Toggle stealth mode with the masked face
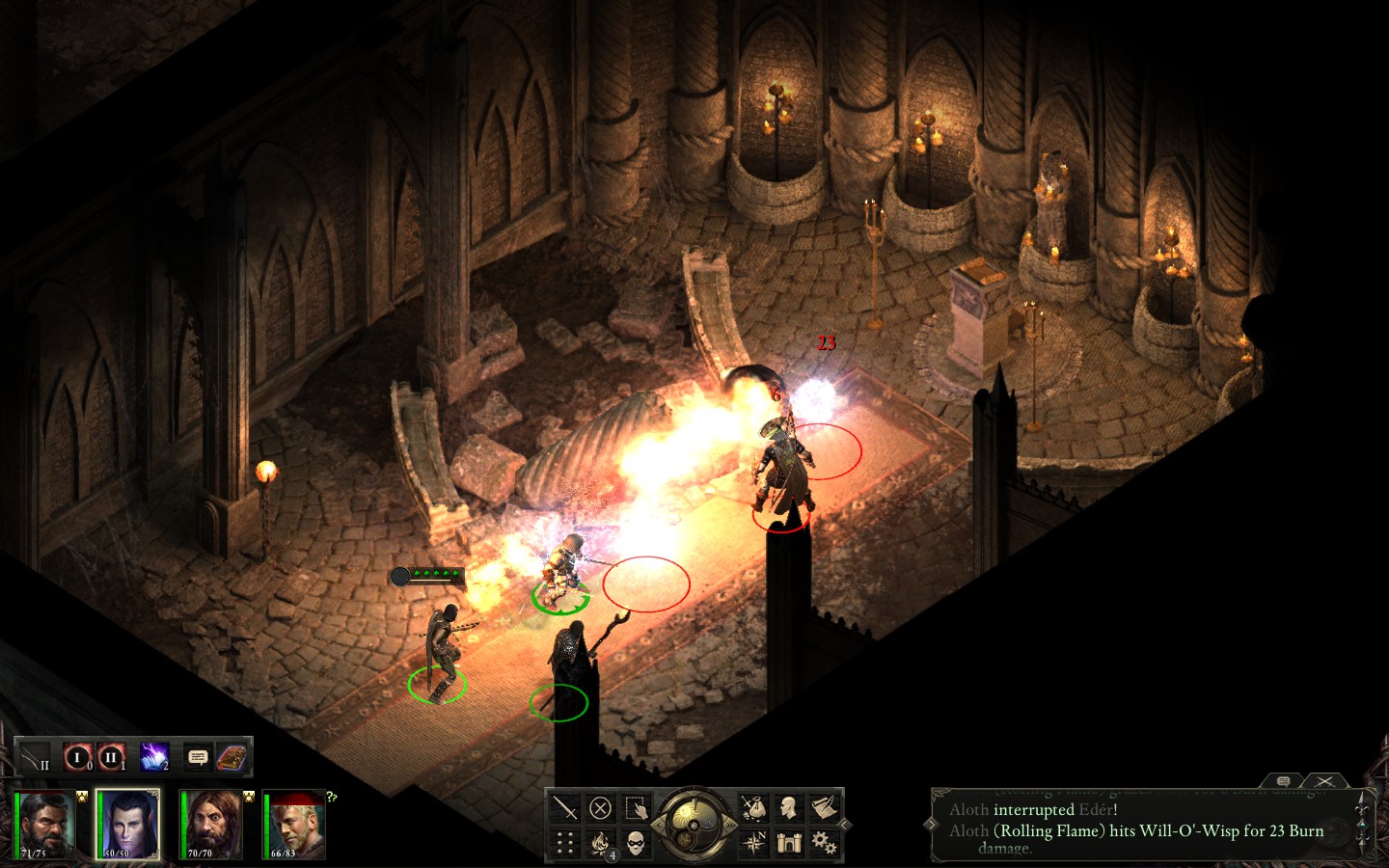Image resolution: width=1389 pixels, height=868 pixels. [635, 844]
